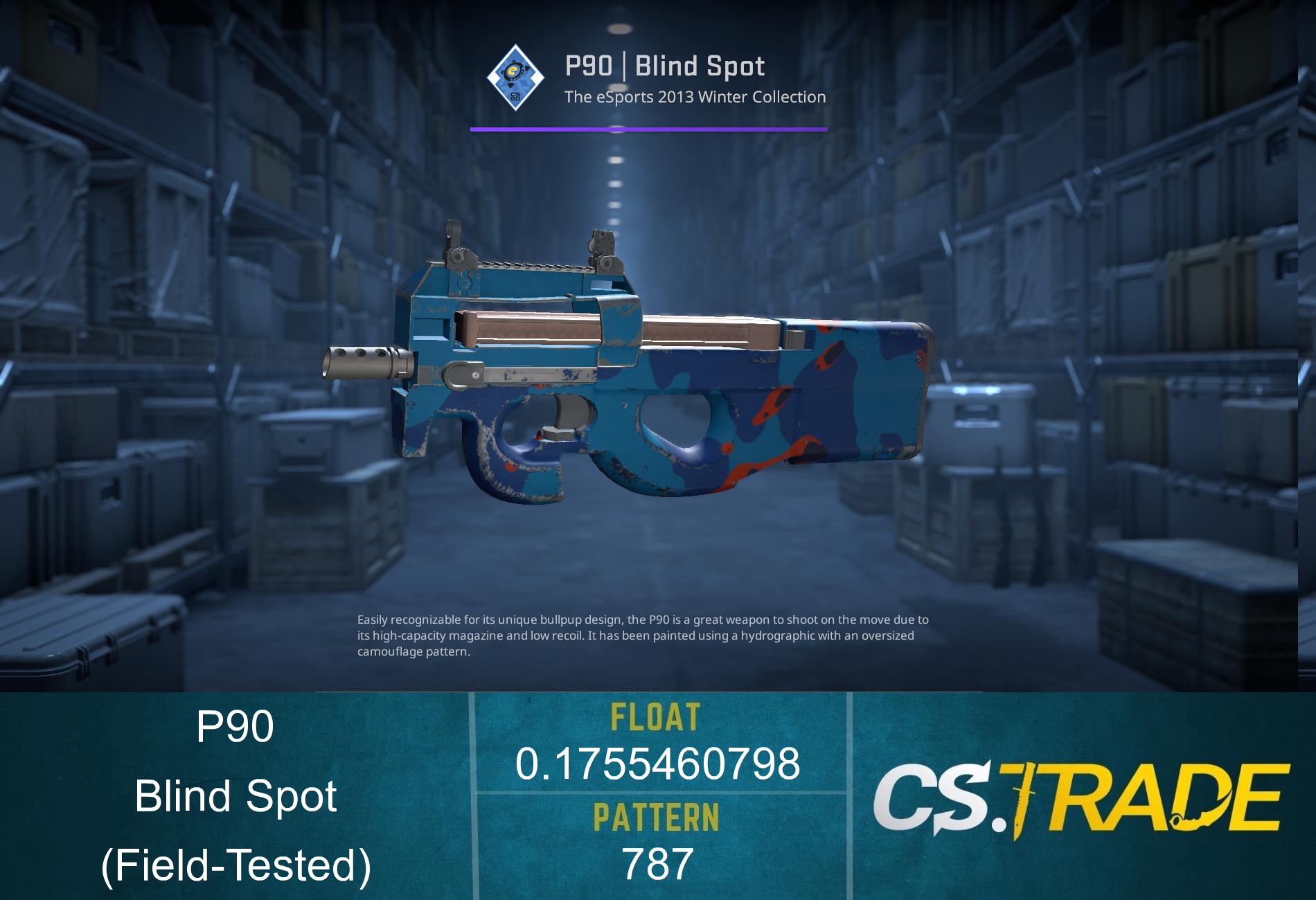Expand the PATTERN section

657,817
